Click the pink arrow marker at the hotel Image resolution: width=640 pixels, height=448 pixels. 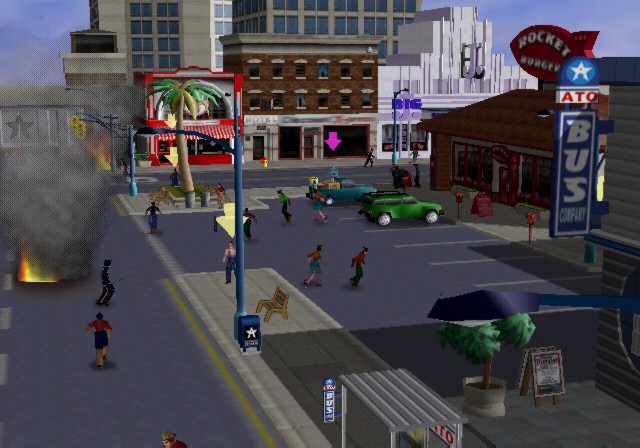pos(332,142)
